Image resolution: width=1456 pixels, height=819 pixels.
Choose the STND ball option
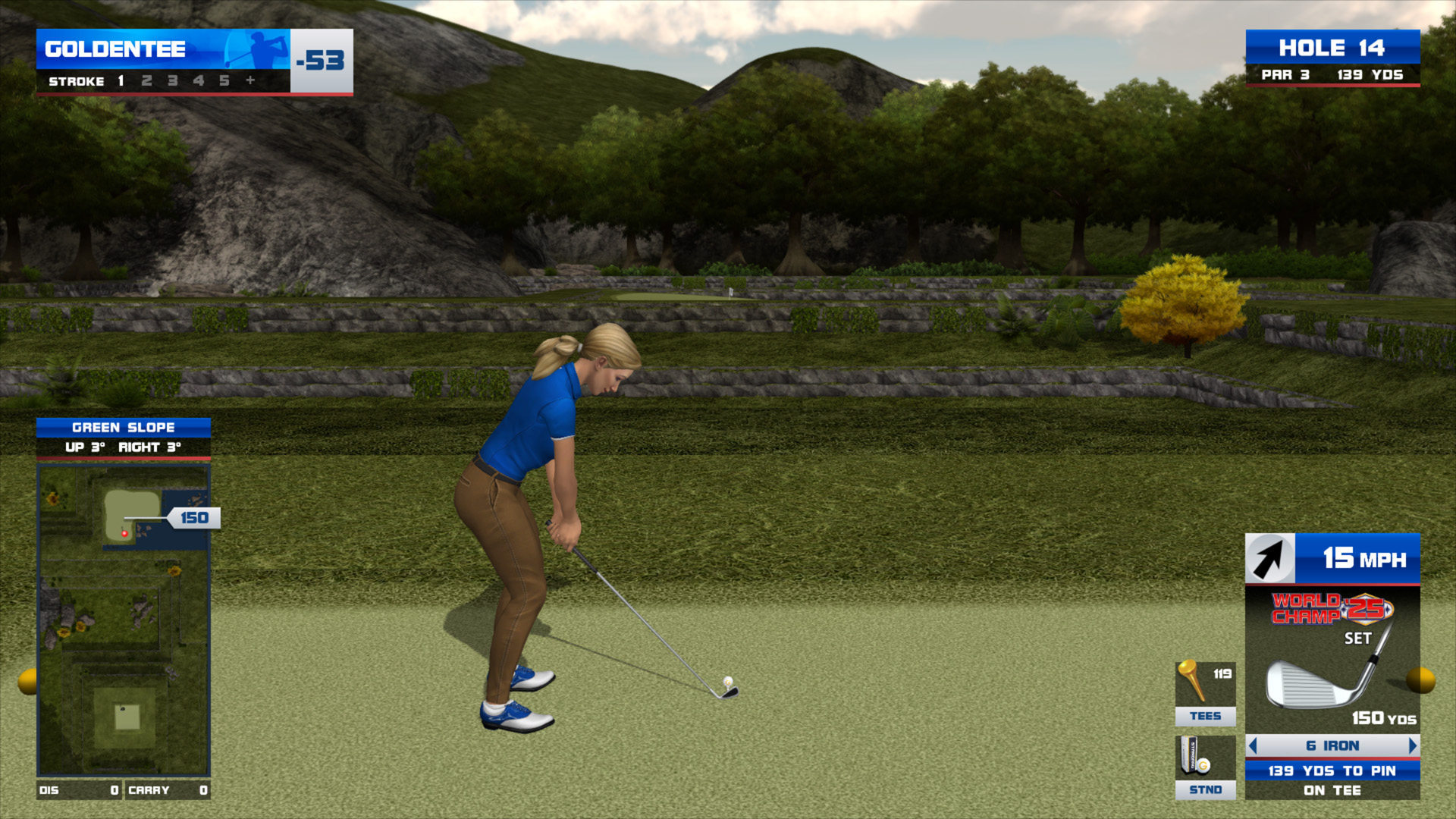pos(1205,767)
